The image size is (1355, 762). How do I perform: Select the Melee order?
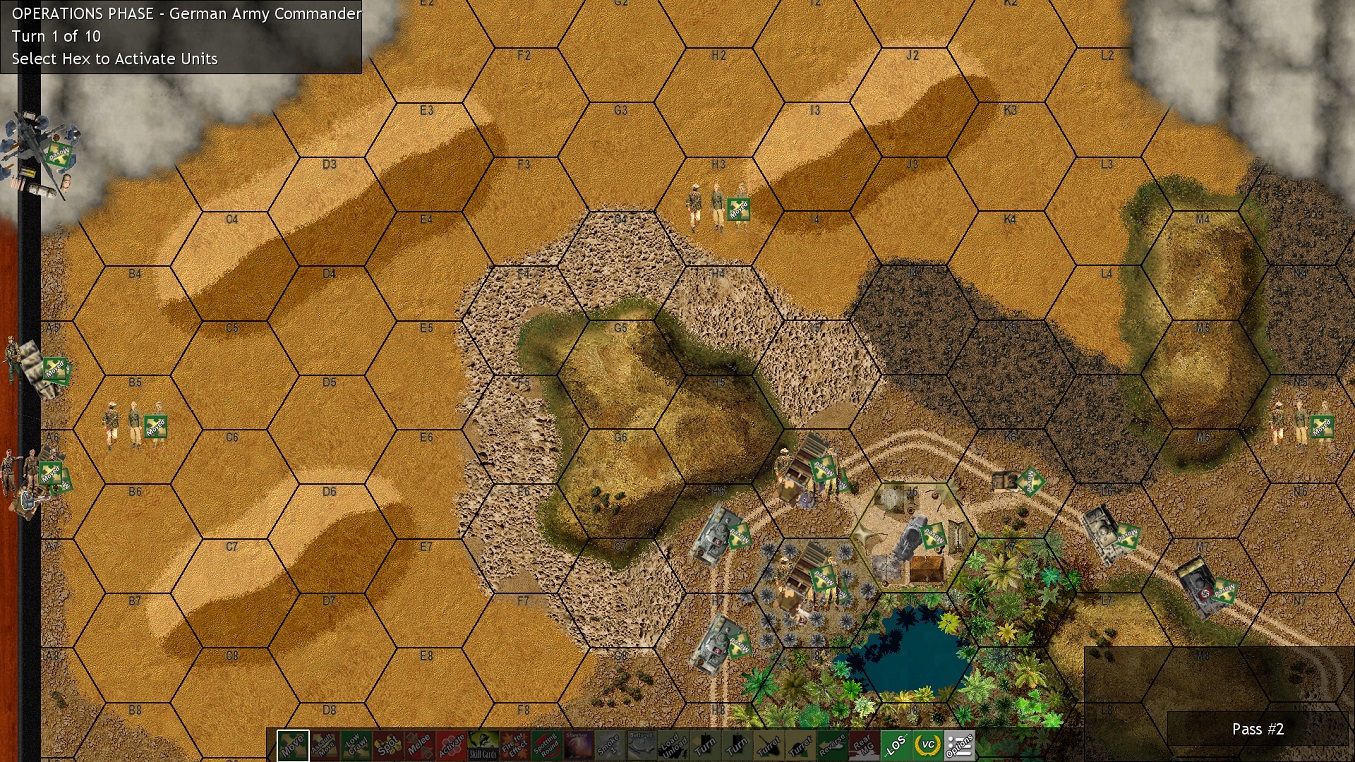[422, 744]
